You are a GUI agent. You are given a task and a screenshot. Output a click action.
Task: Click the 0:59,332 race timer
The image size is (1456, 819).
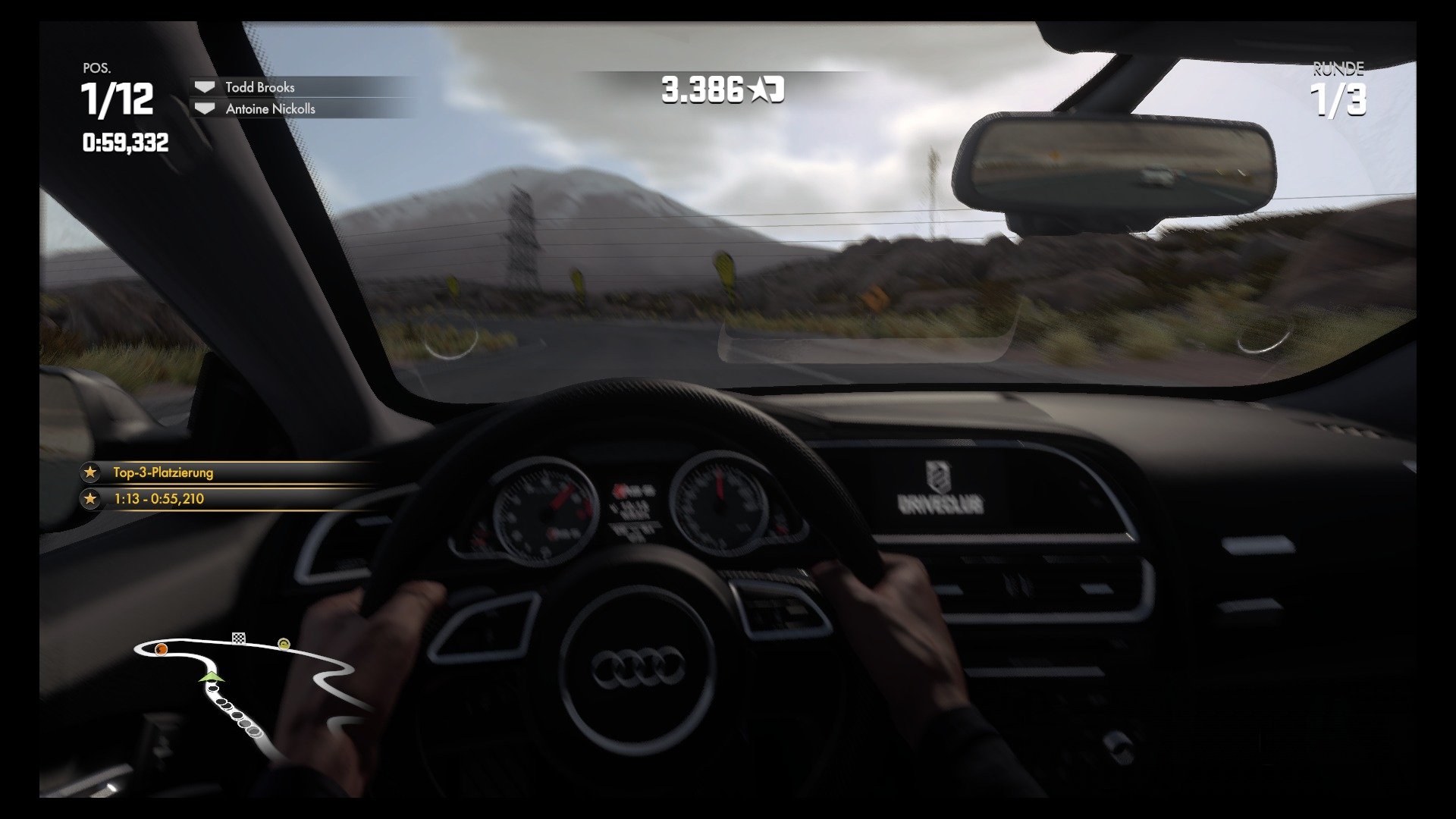[126, 140]
